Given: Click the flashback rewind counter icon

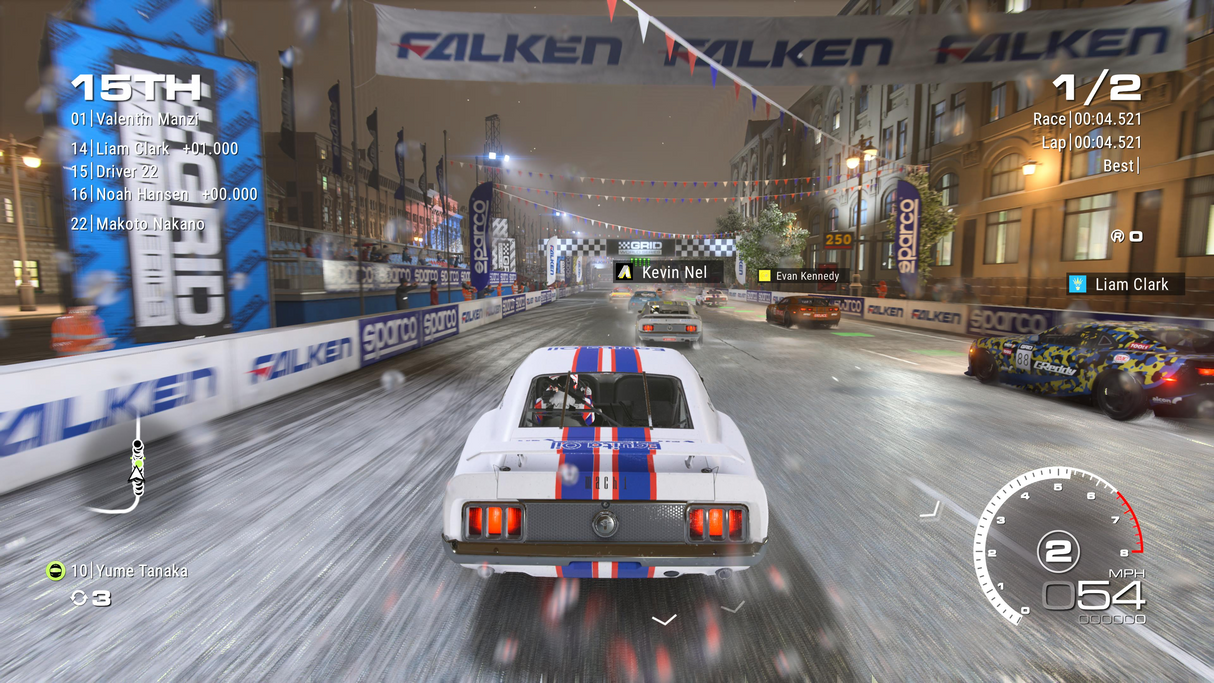Looking at the screenshot, I should click(x=80, y=598).
